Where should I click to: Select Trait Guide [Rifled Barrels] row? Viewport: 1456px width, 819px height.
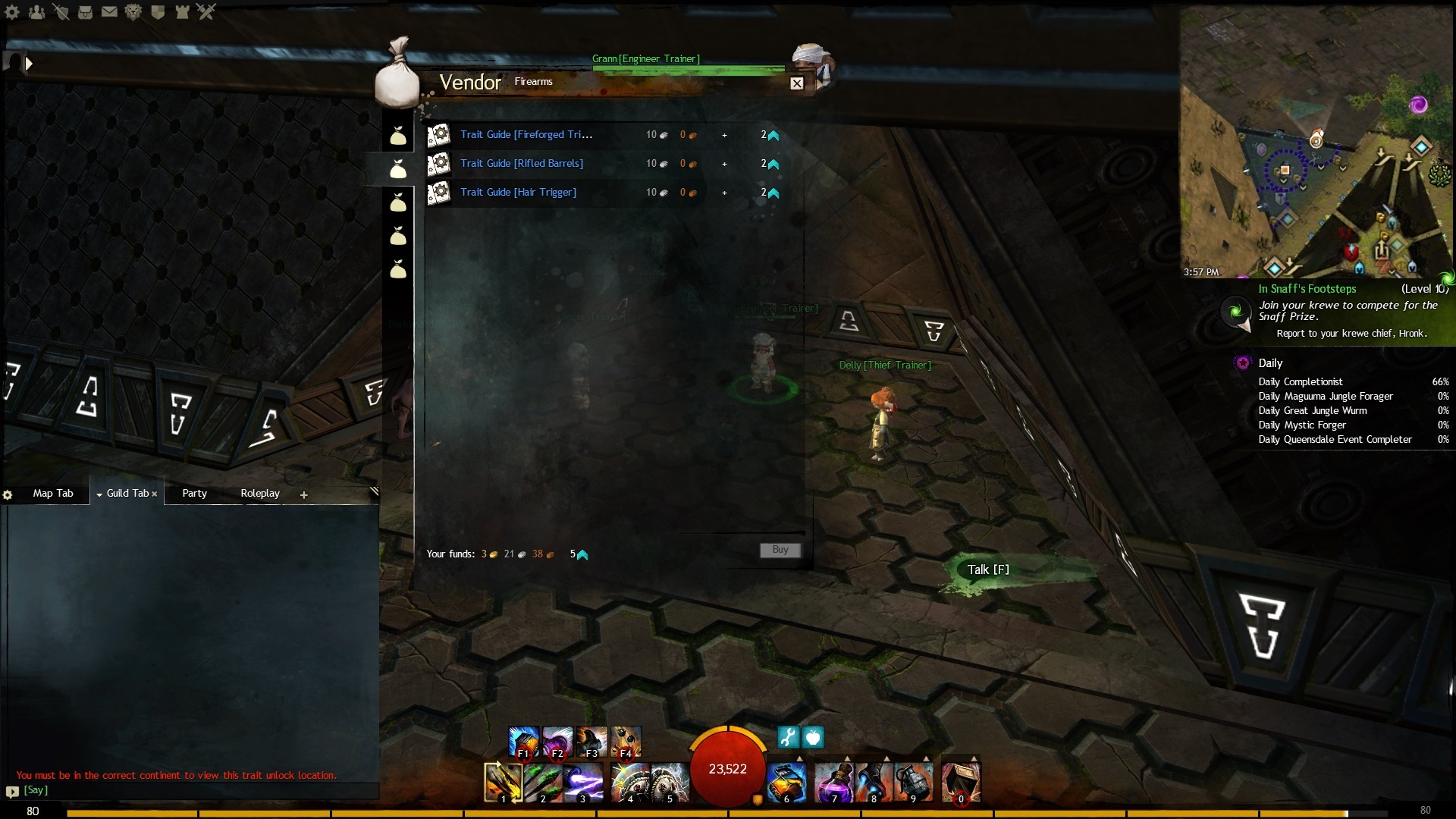[x=522, y=164]
